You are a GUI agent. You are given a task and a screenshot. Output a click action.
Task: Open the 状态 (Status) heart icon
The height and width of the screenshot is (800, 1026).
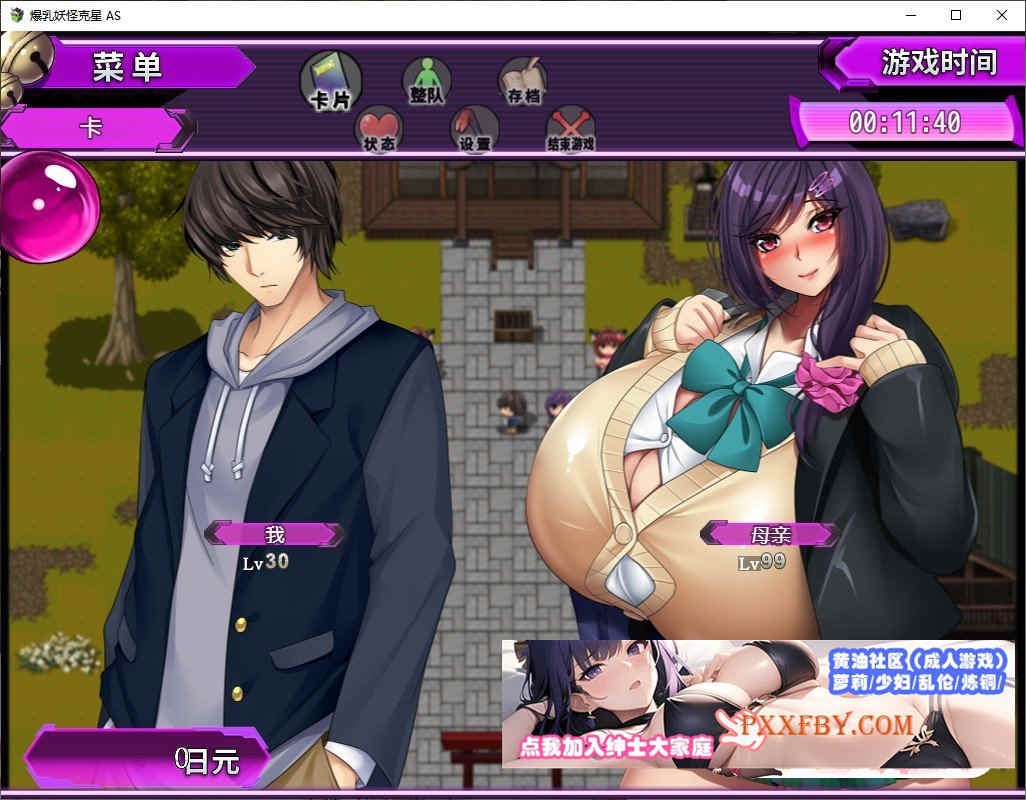coord(379,127)
